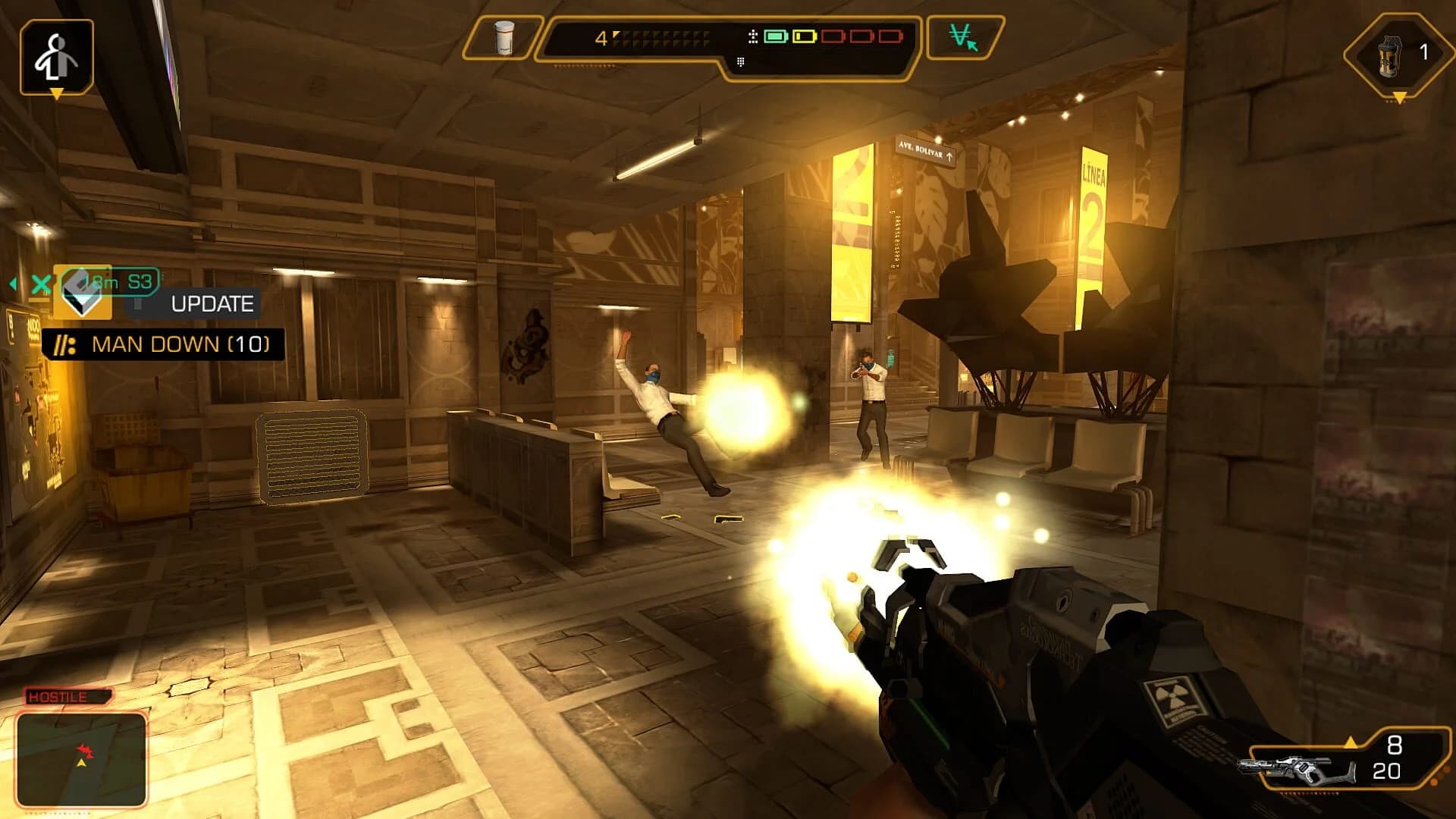Click the yellow depleted energy cell
The height and width of the screenshot is (819, 1456).
[x=806, y=35]
